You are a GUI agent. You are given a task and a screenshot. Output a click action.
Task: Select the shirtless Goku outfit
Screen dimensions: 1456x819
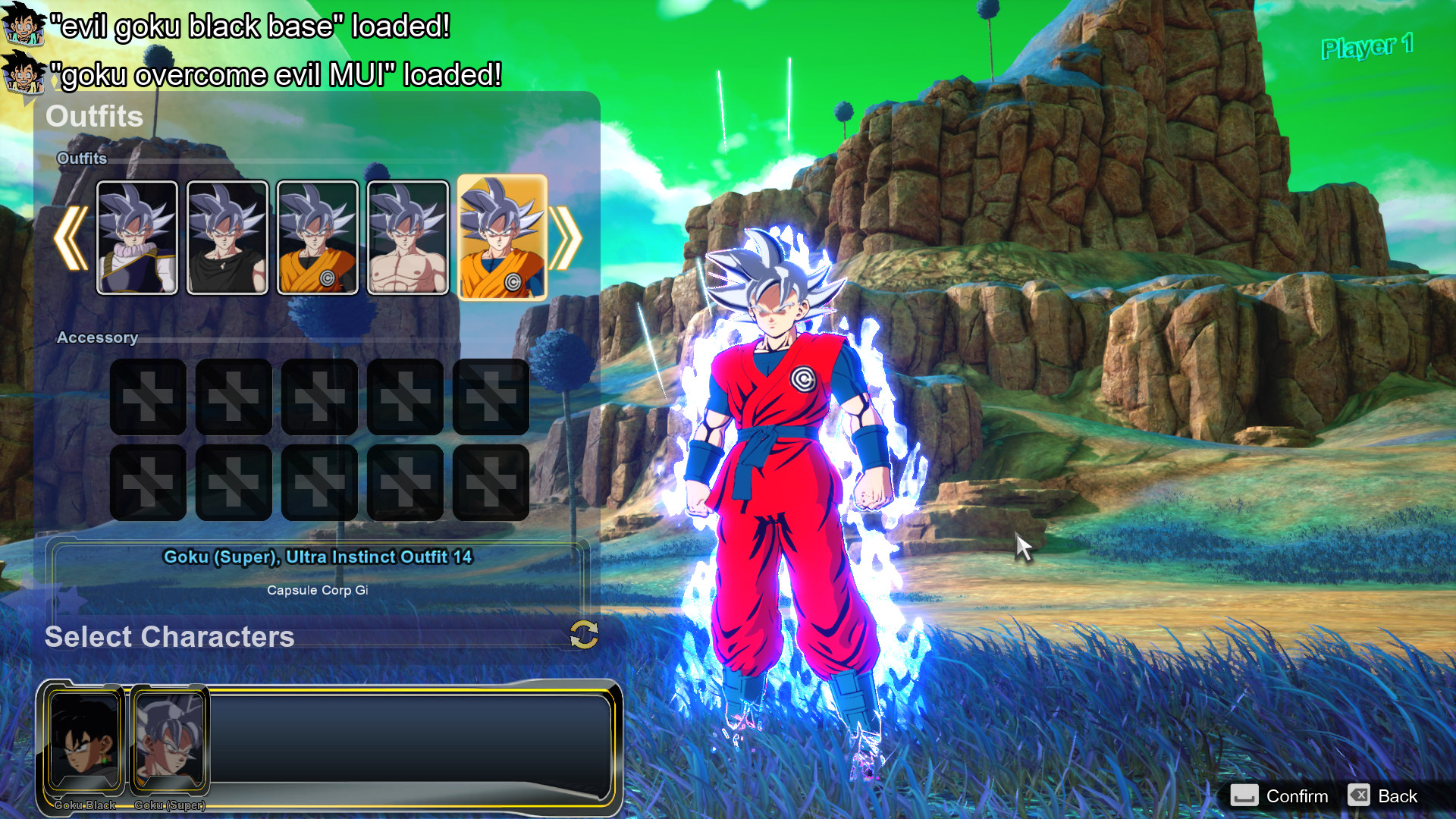coord(408,237)
